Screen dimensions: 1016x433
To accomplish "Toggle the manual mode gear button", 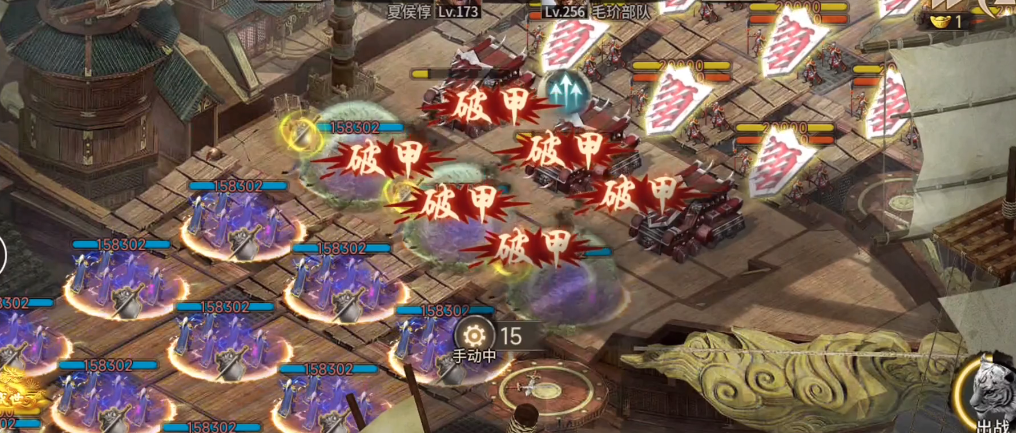I will (x=475, y=335).
